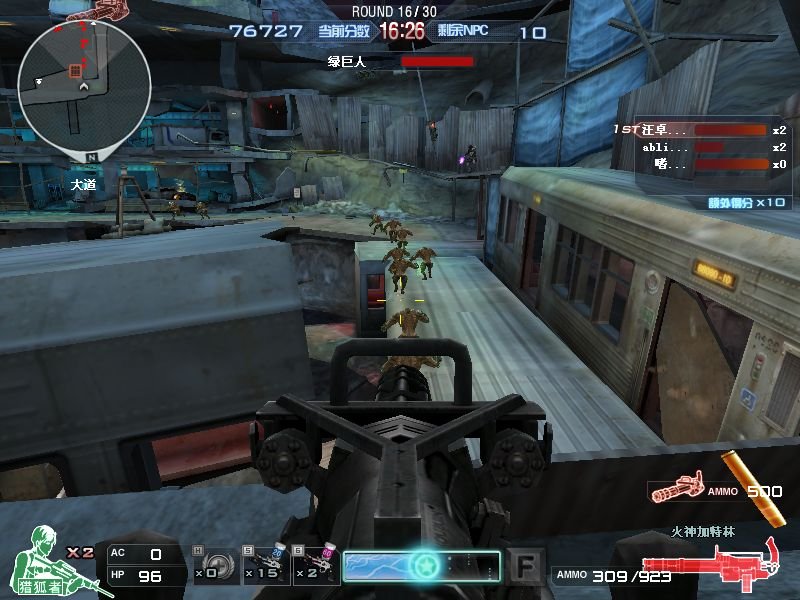The image size is (800, 600).
Task: Use the pink vial item slot with x2
Action: click(313, 564)
